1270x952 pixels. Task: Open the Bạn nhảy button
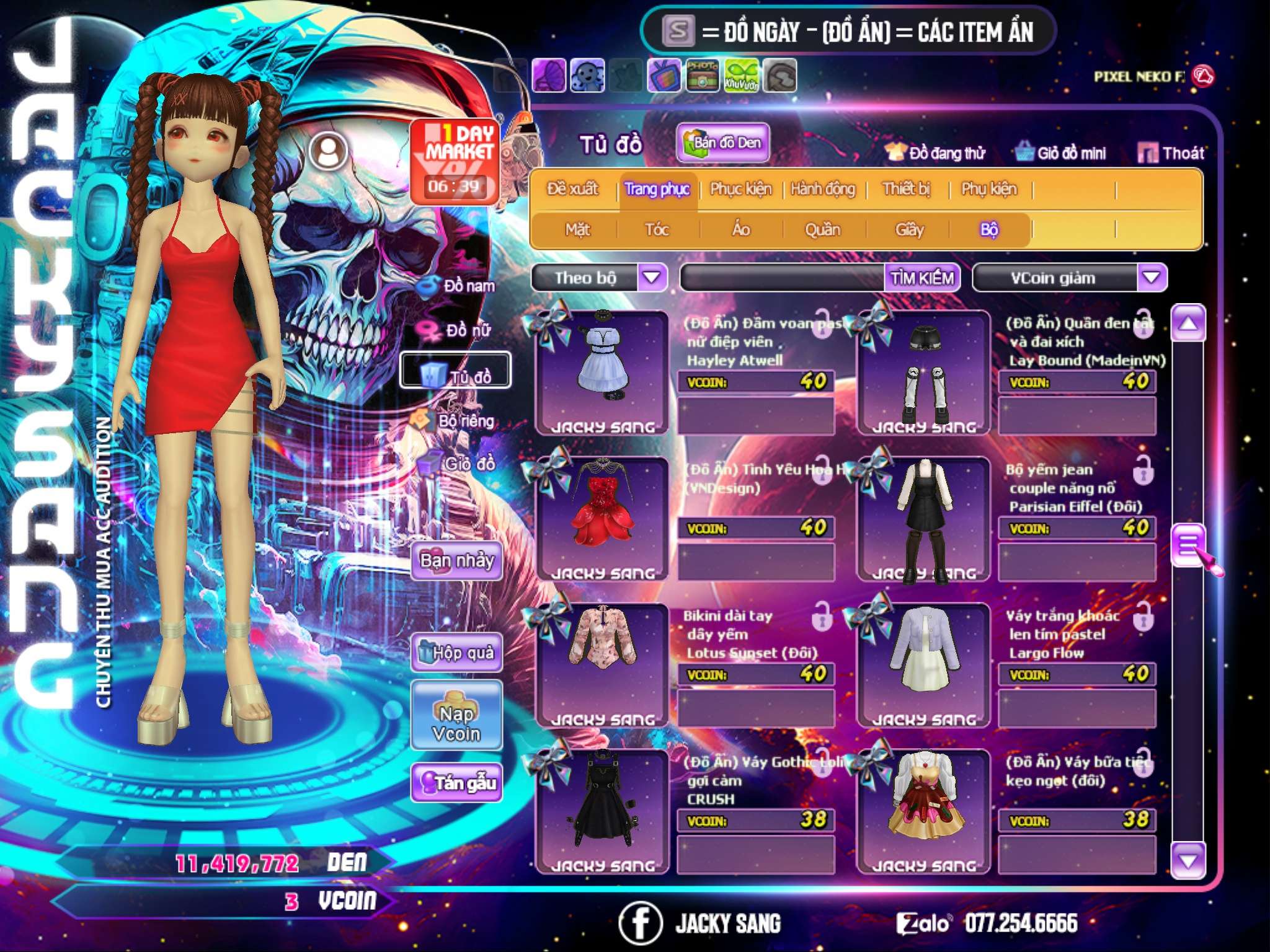(457, 561)
